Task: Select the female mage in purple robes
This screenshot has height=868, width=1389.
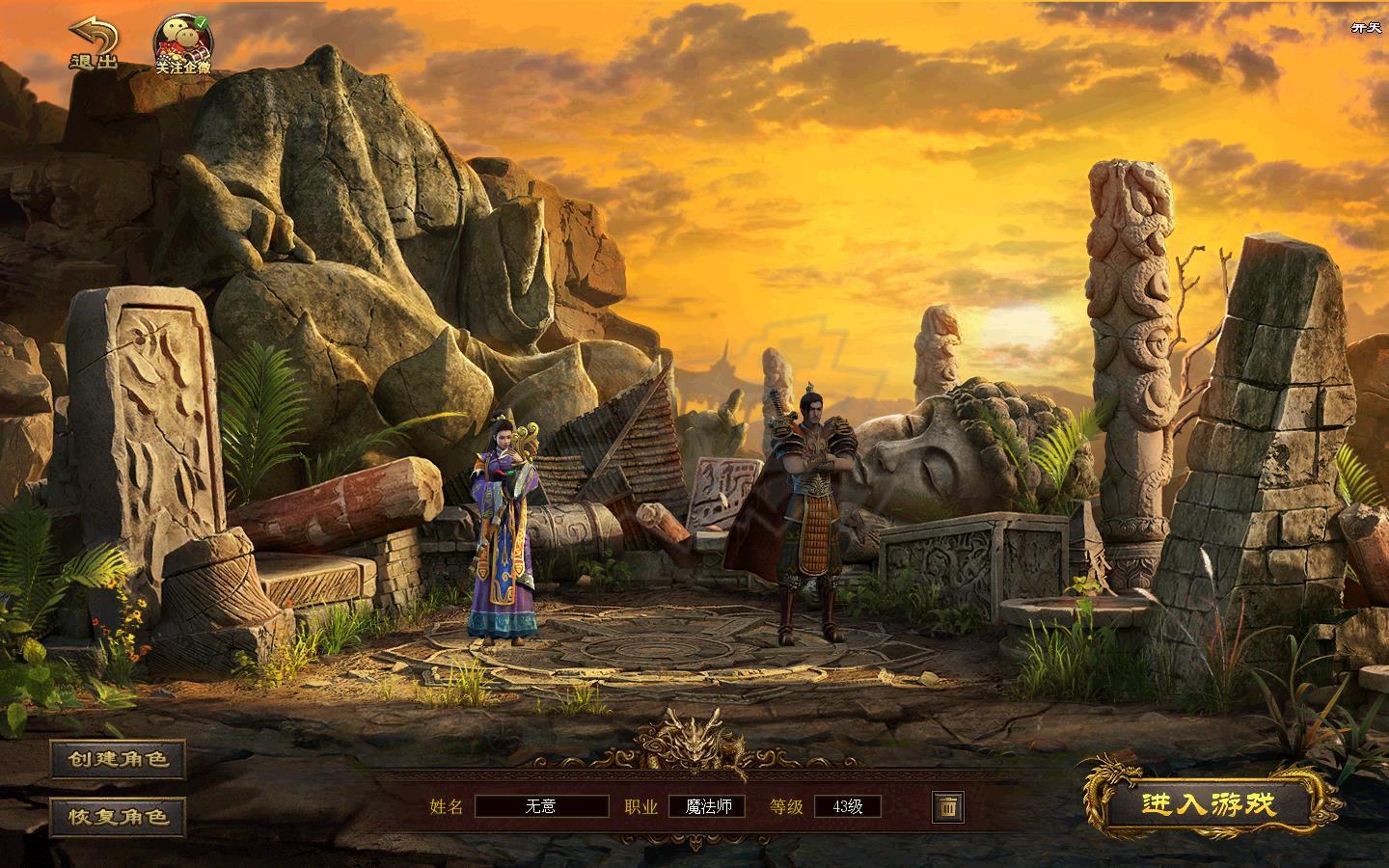Action: click(503, 540)
